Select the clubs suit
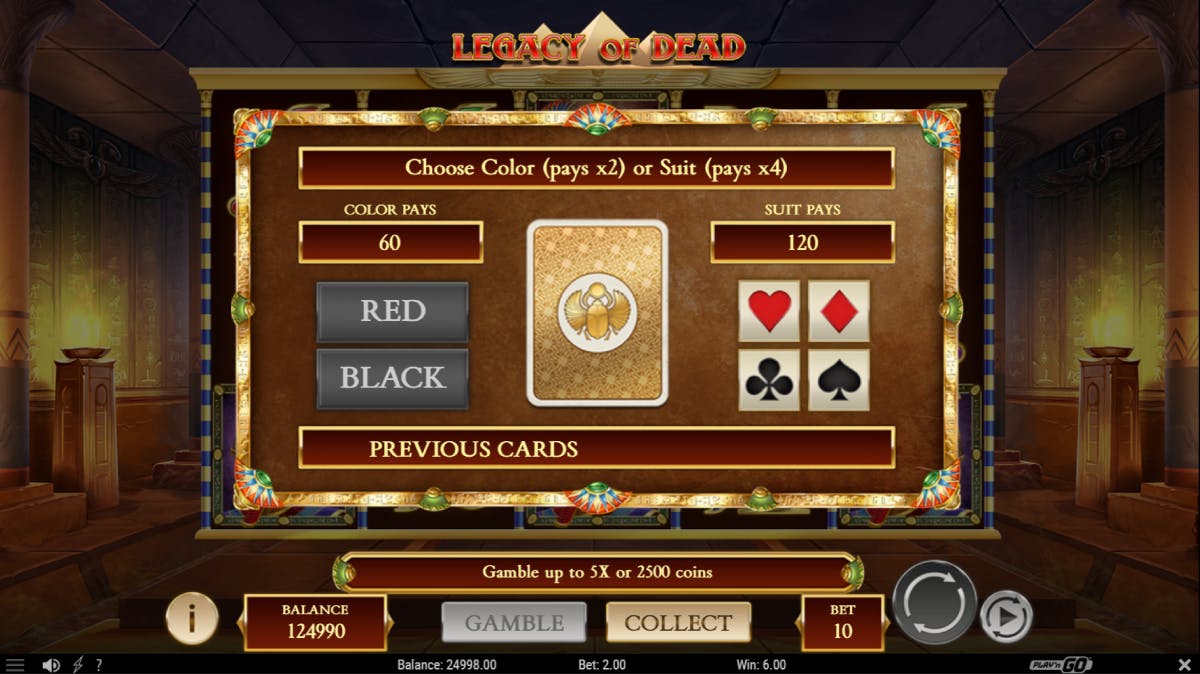Image resolution: width=1200 pixels, height=674 pixels. coord(769,379)
